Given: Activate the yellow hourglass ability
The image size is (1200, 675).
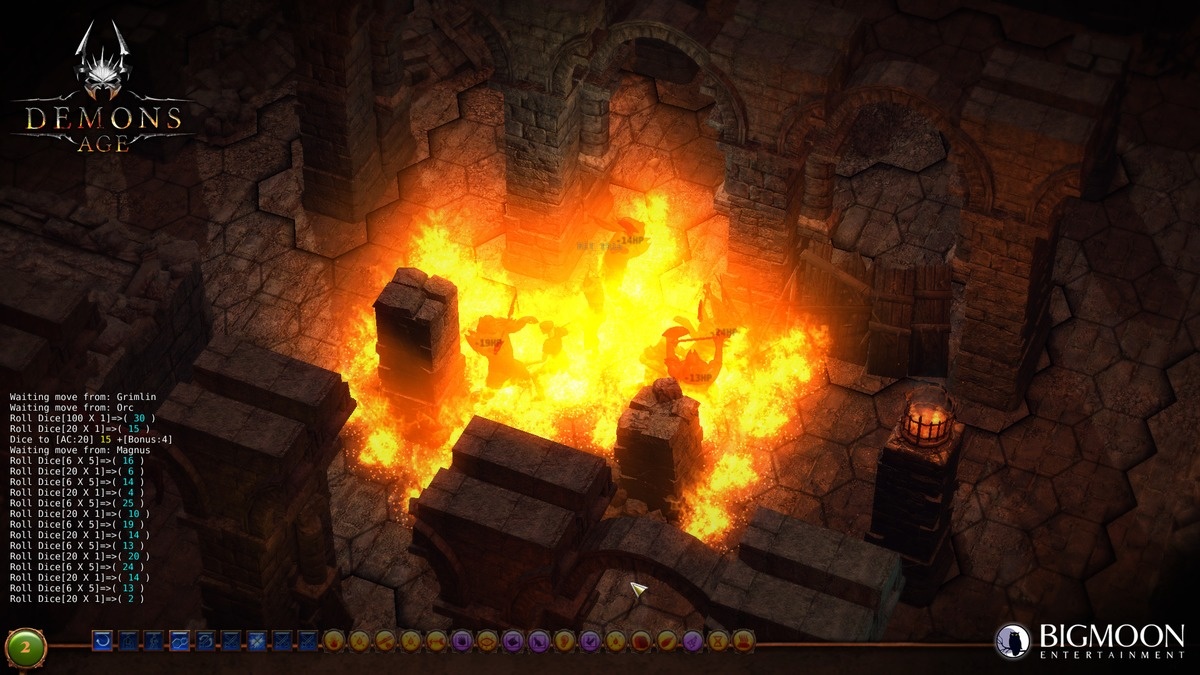Looking at the screenshot, I should coord(717,641).
